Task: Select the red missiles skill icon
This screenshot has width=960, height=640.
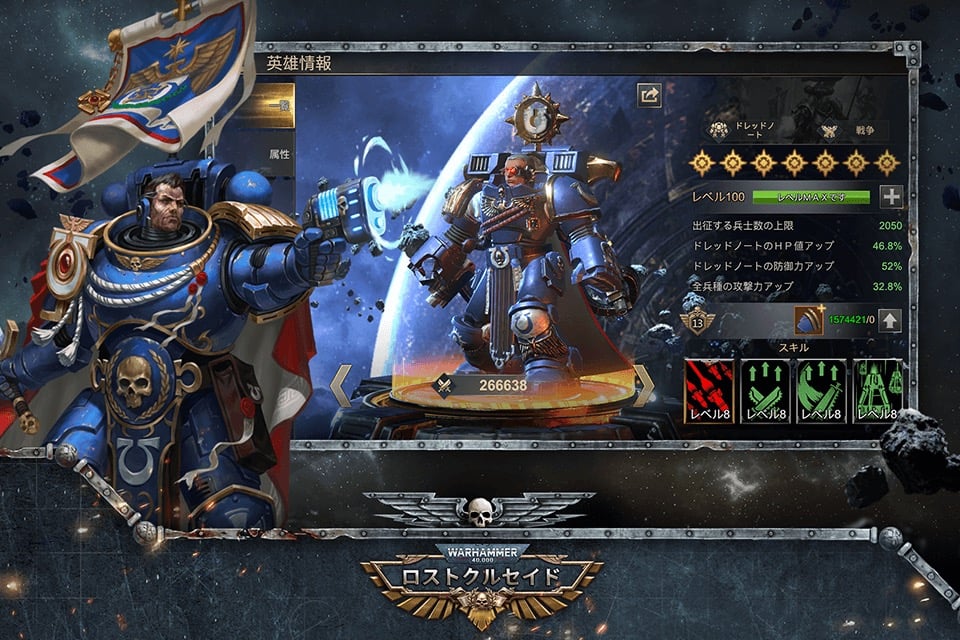Action: [709, 391]
